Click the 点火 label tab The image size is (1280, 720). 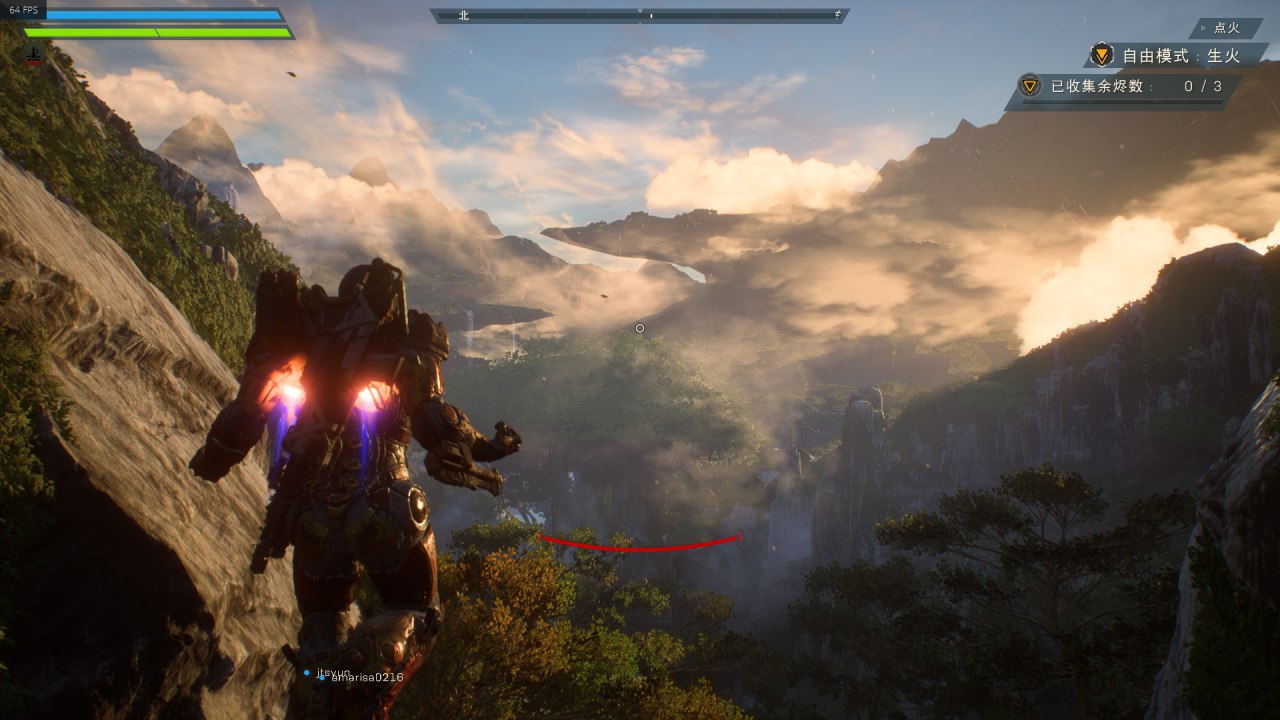click(1226, 28)
